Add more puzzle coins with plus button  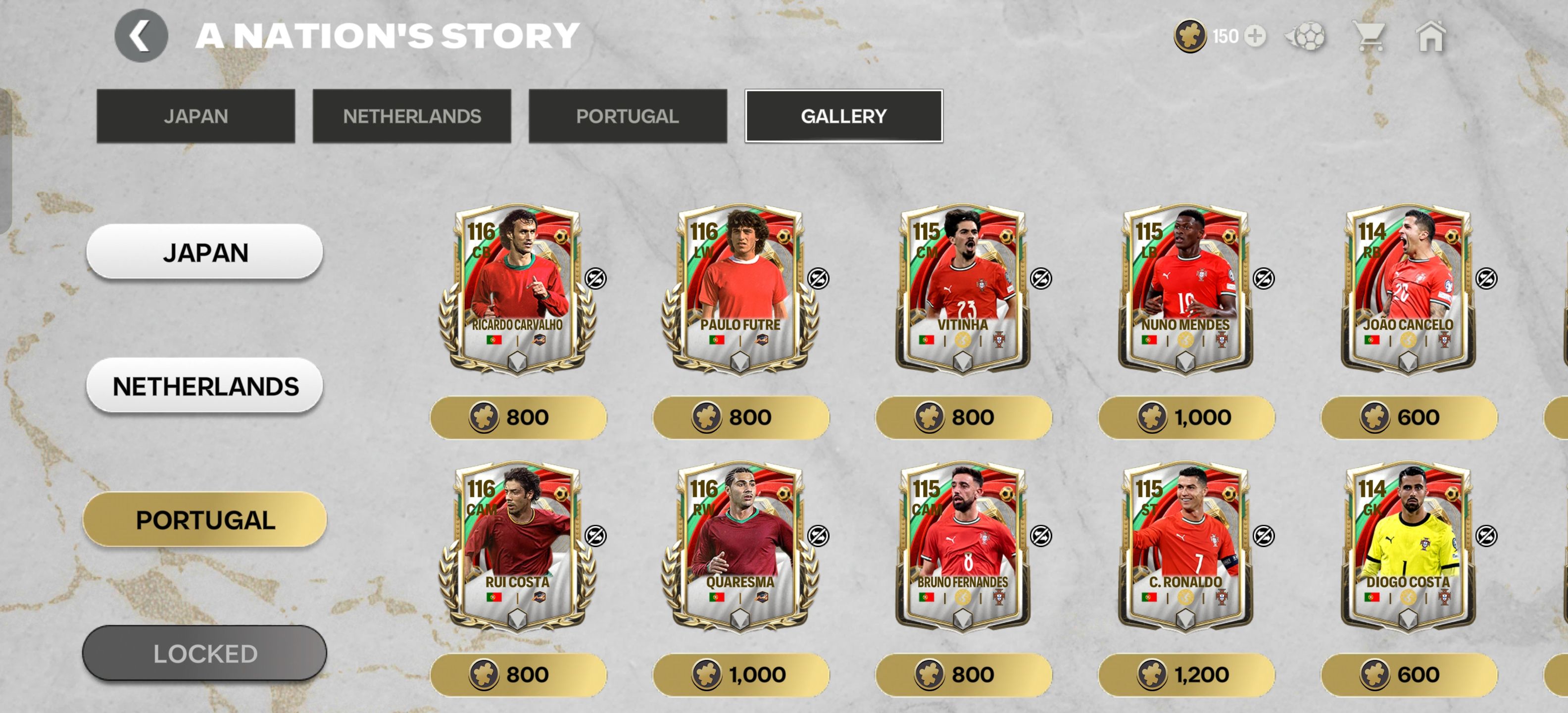(1255, 36)
